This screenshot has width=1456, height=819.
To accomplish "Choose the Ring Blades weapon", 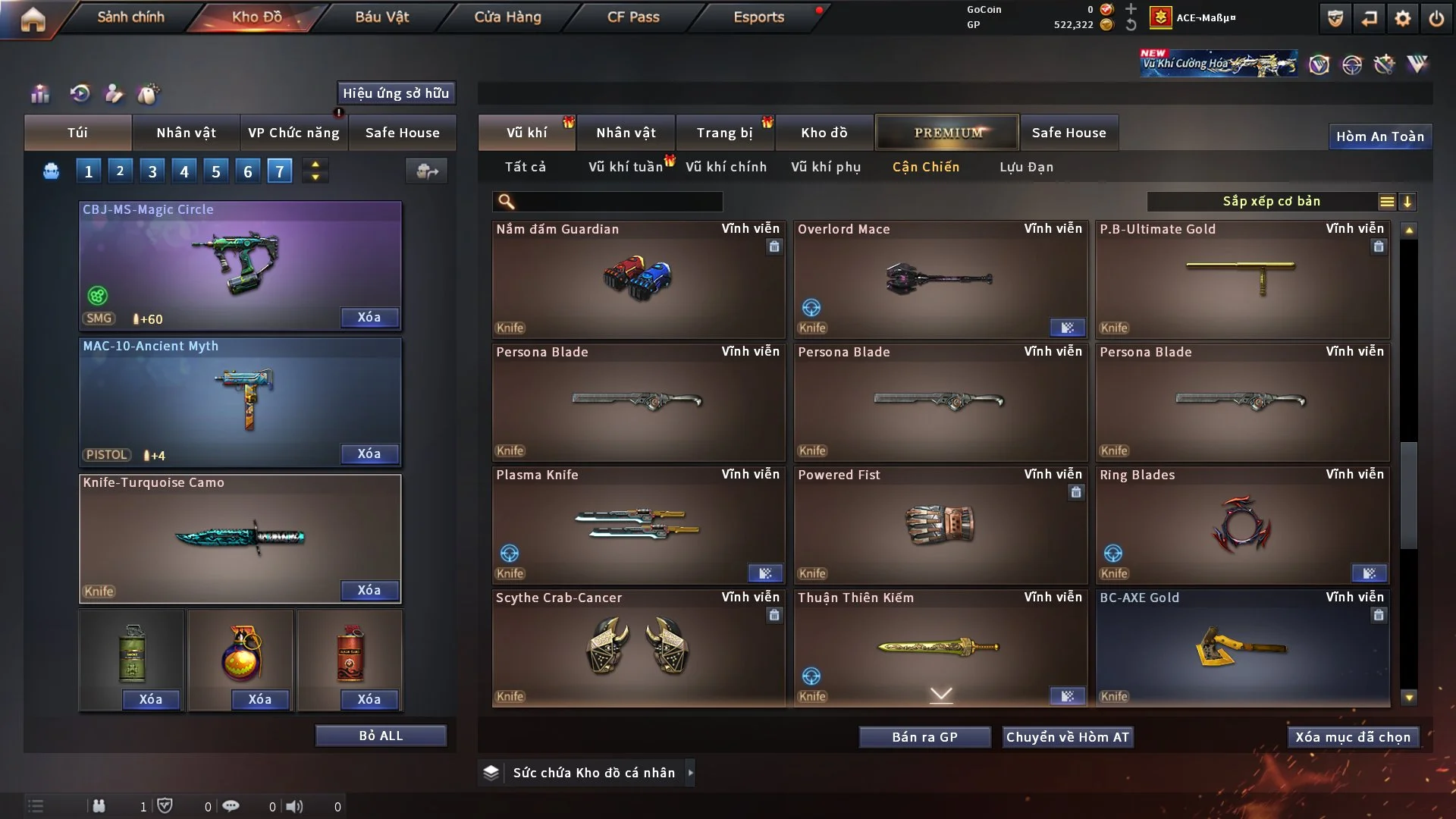I will (x=1242, y=526).
